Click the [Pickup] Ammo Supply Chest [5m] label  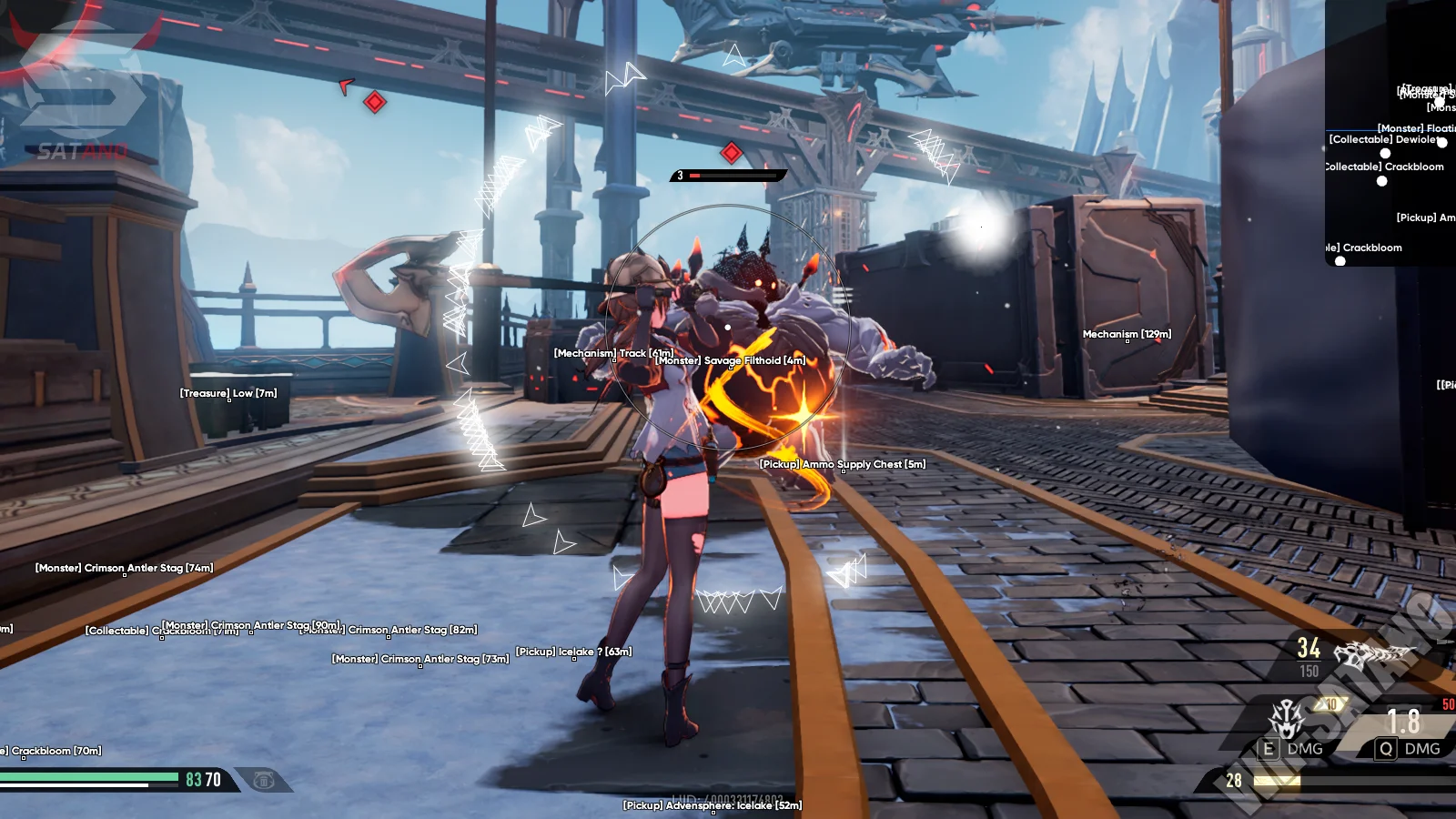pyautogui.click(x=842, y=464)
